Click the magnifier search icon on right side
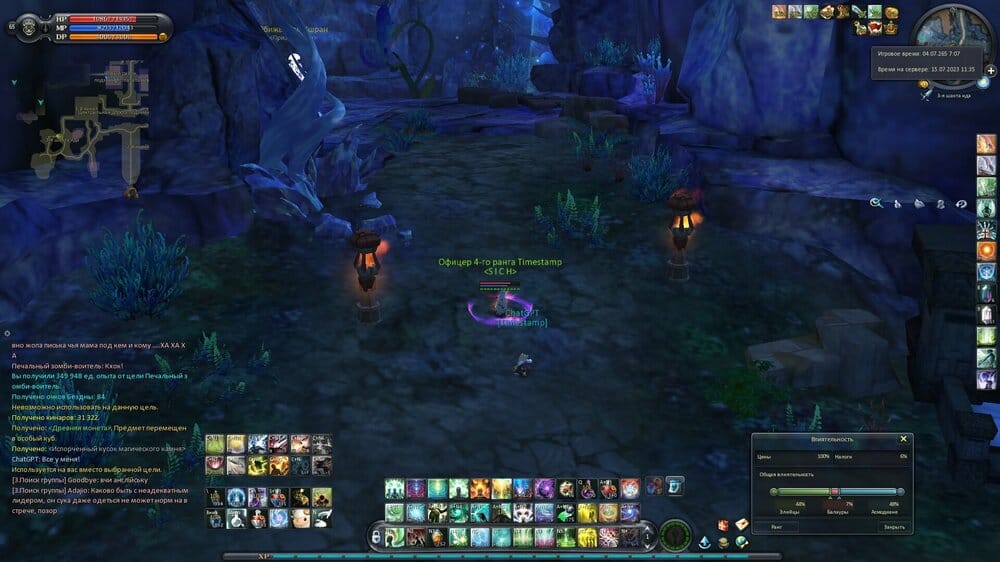The image size is (1000, 562). click(876, 203)
